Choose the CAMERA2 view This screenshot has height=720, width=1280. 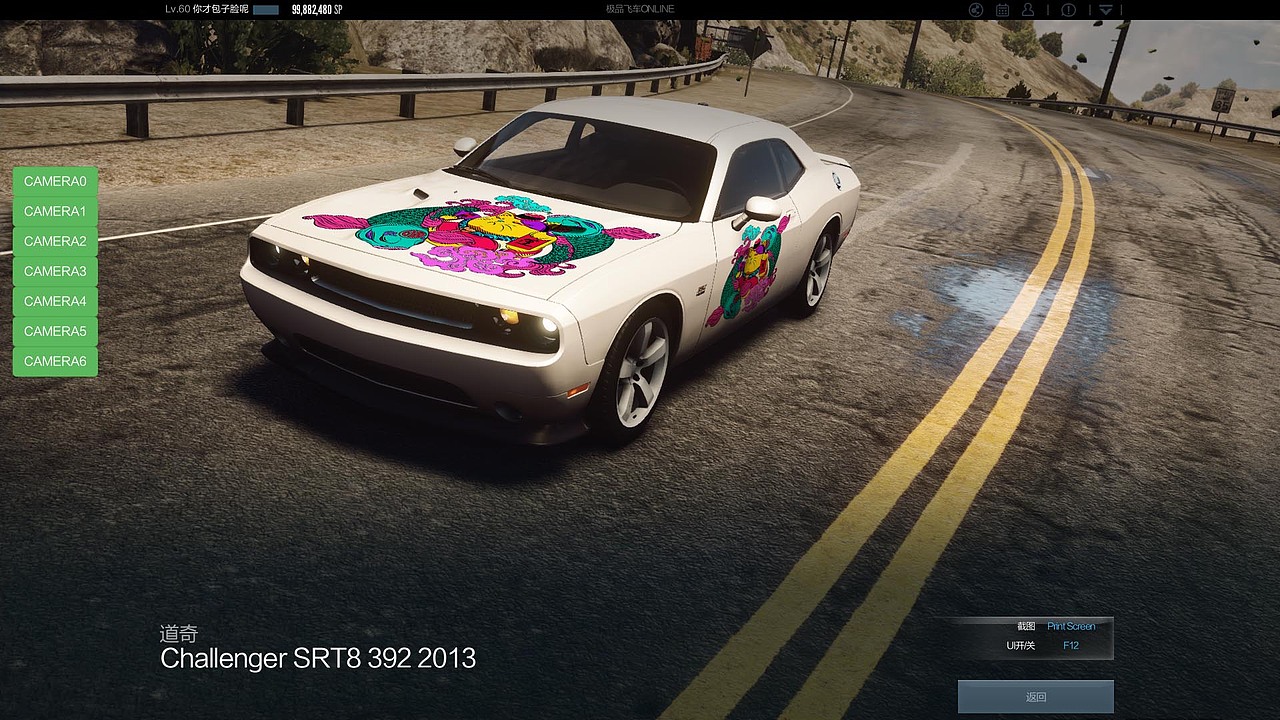point(55,241)
